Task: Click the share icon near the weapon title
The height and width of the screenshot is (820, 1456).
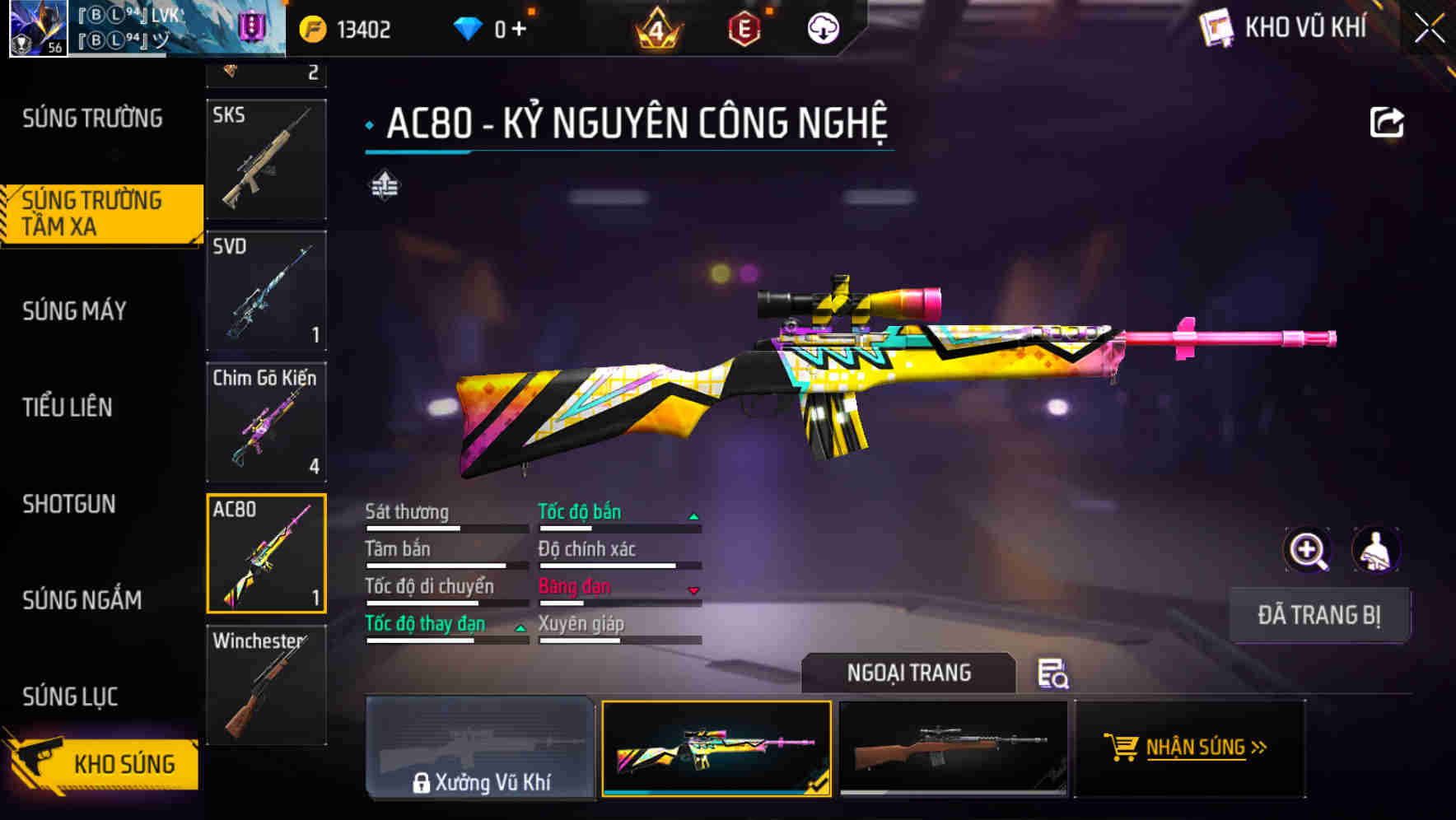Action: point(1387,121)
